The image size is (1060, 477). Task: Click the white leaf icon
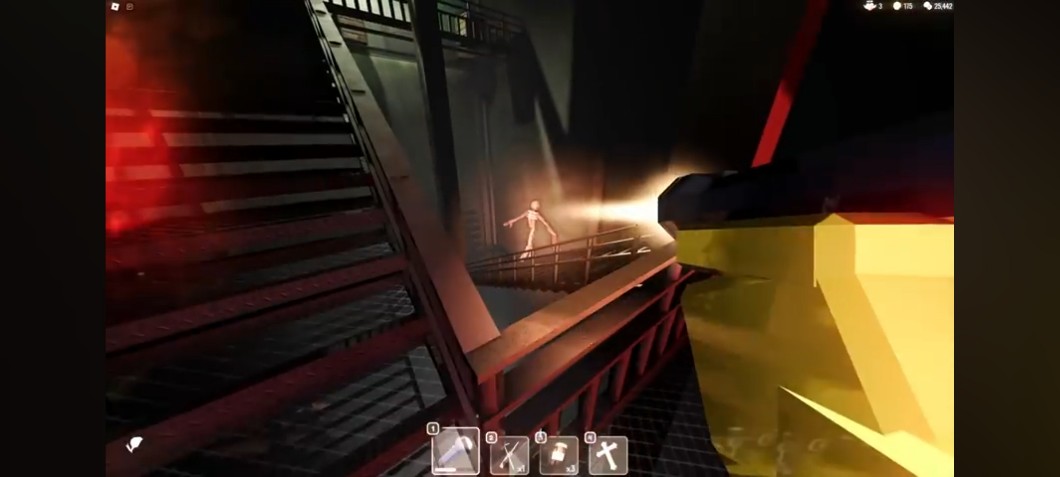click(x=133, y=445)
